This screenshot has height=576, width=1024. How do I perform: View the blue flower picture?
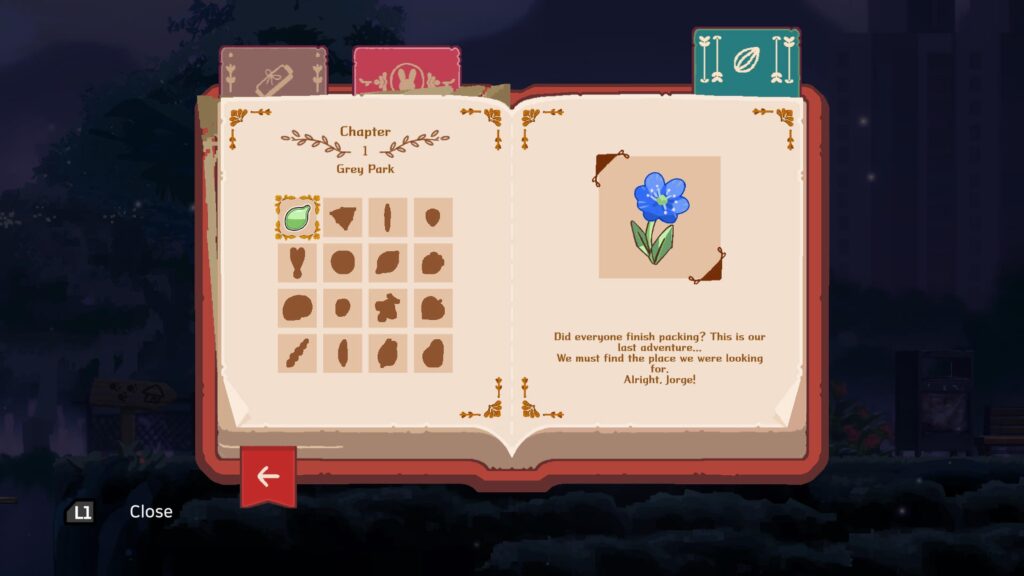[659, 217]
